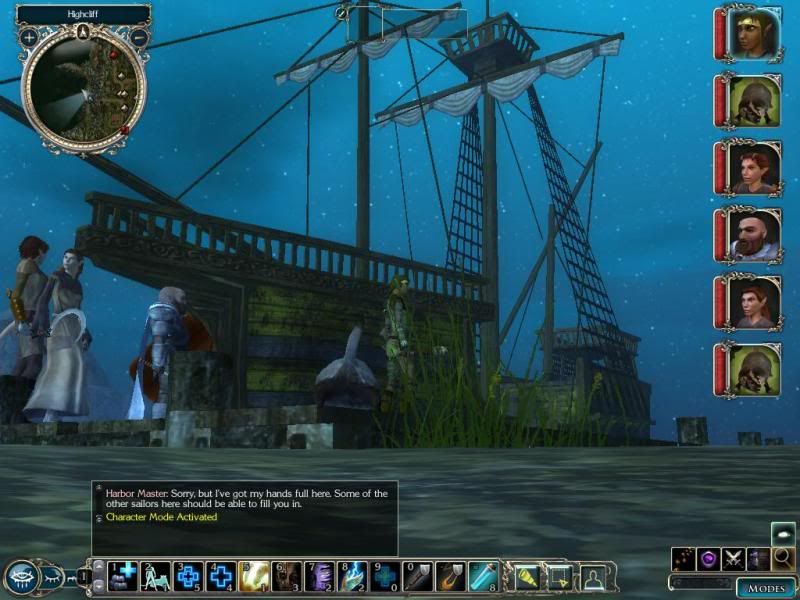Use hotbar slot 1 blue cross spell
Screen dimensions: 800x600
coord(123,575)
